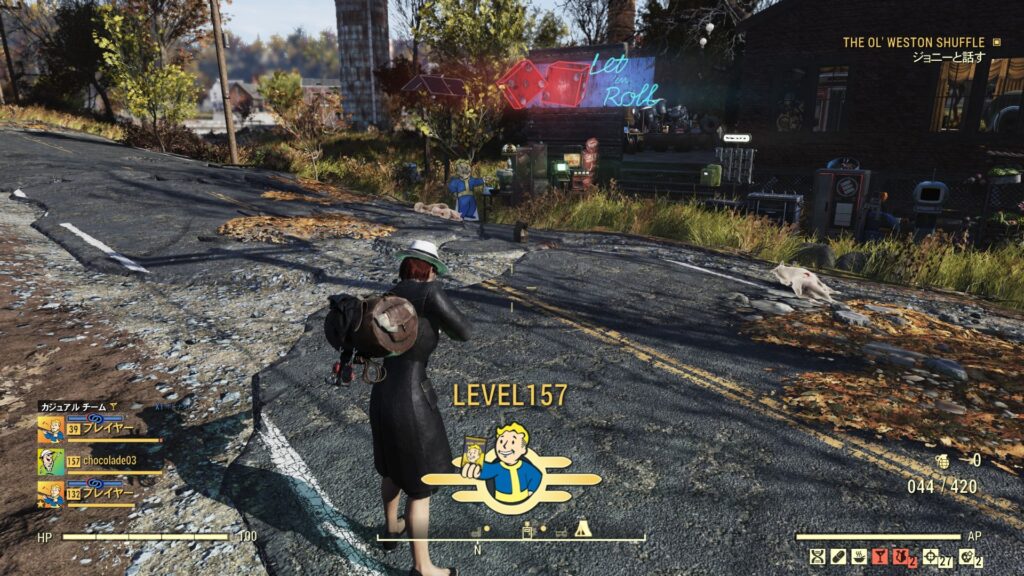Select THE OL' WESTON SHUFFLE quest tracker
The image size is (1024, 576).
pos(914,43)
